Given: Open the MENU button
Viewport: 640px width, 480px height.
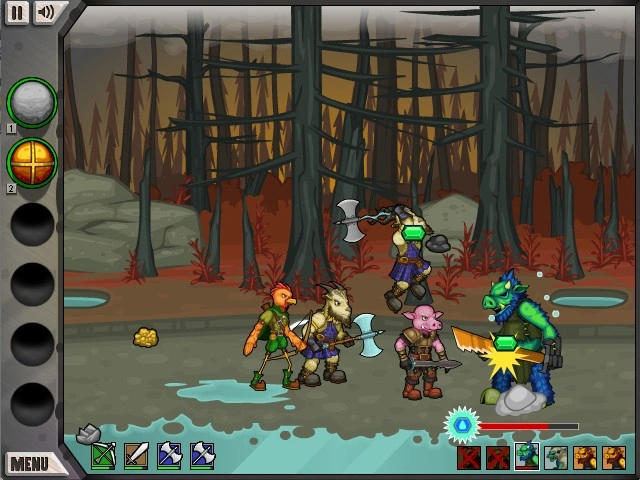Looking at the screenshot, I should pyautogui.click(x=30, y=463).
